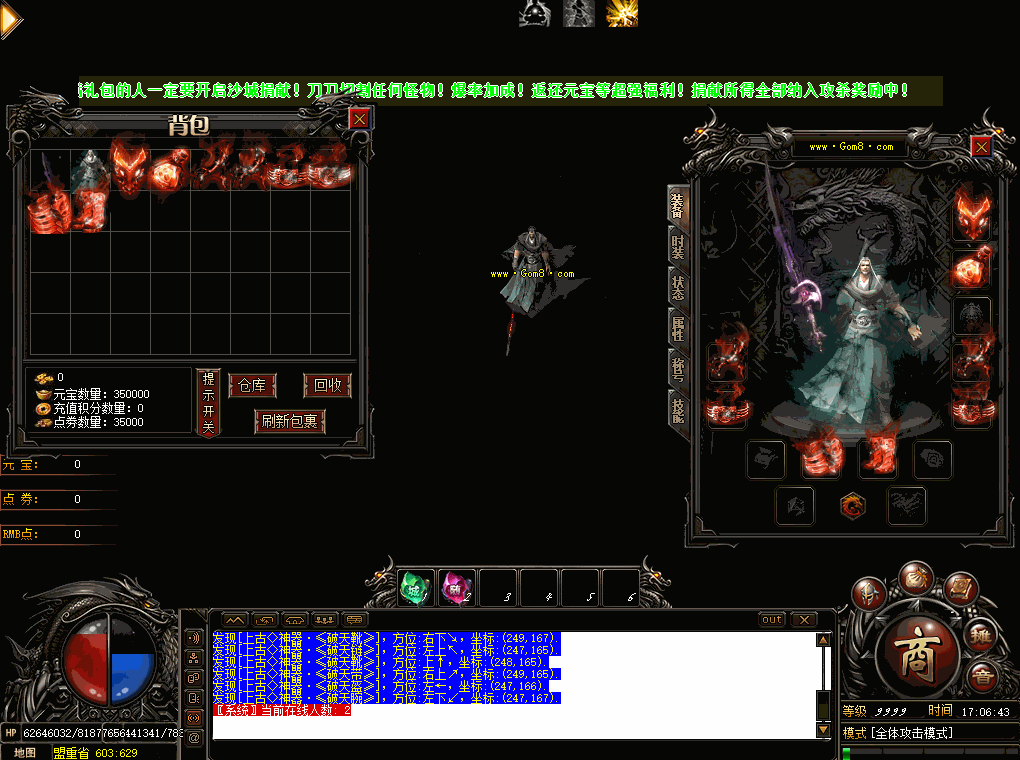The image size is (1020, 760).
Task: Close the 背包 backpack window
Action: pyautogui.click(x=360, y=119)
